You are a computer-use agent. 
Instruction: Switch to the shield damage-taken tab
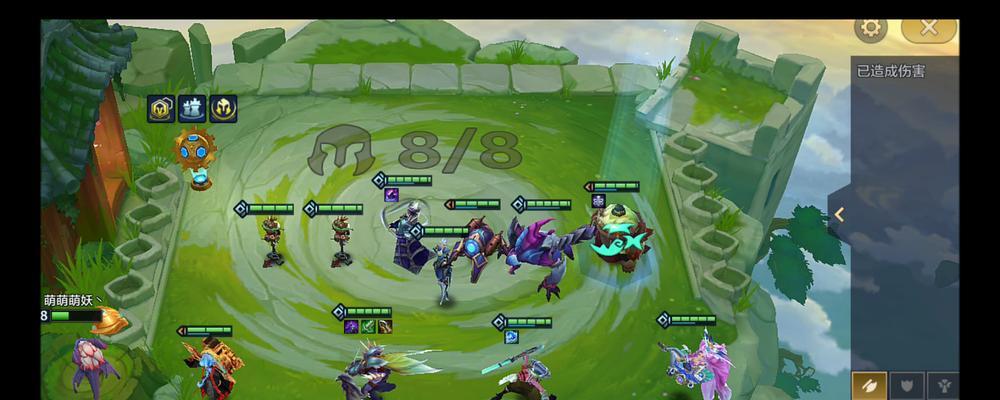tap(907, 384)
